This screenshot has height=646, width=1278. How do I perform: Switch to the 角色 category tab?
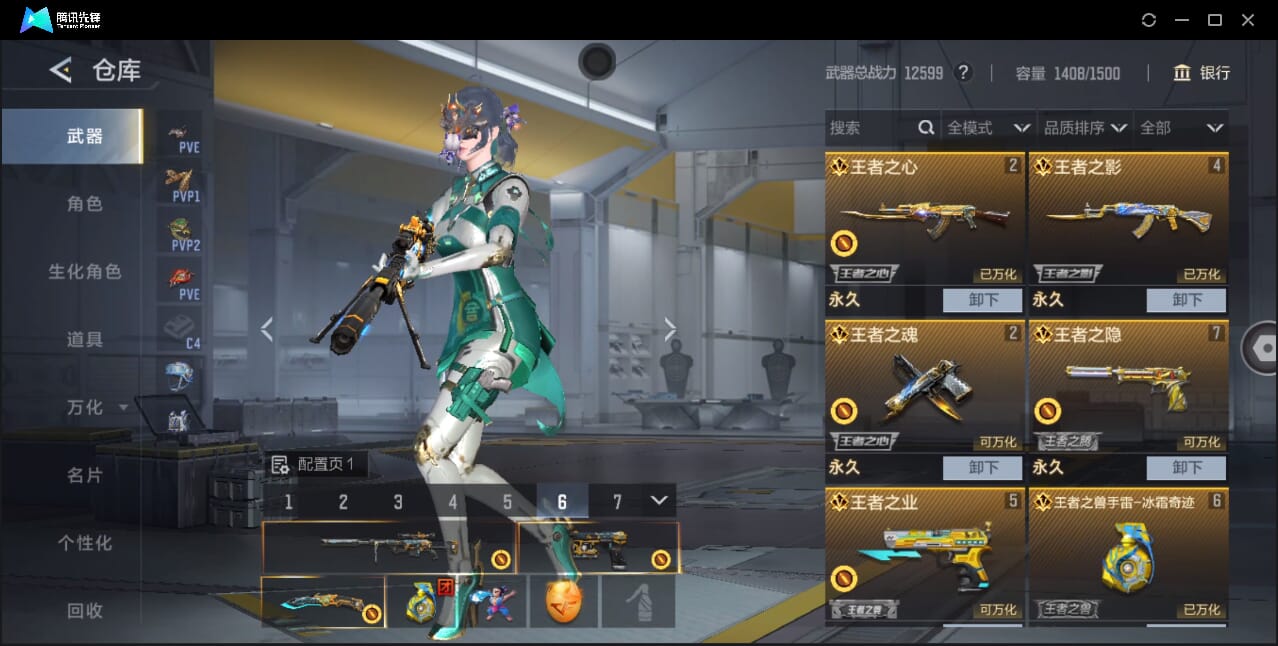[84, 204]
